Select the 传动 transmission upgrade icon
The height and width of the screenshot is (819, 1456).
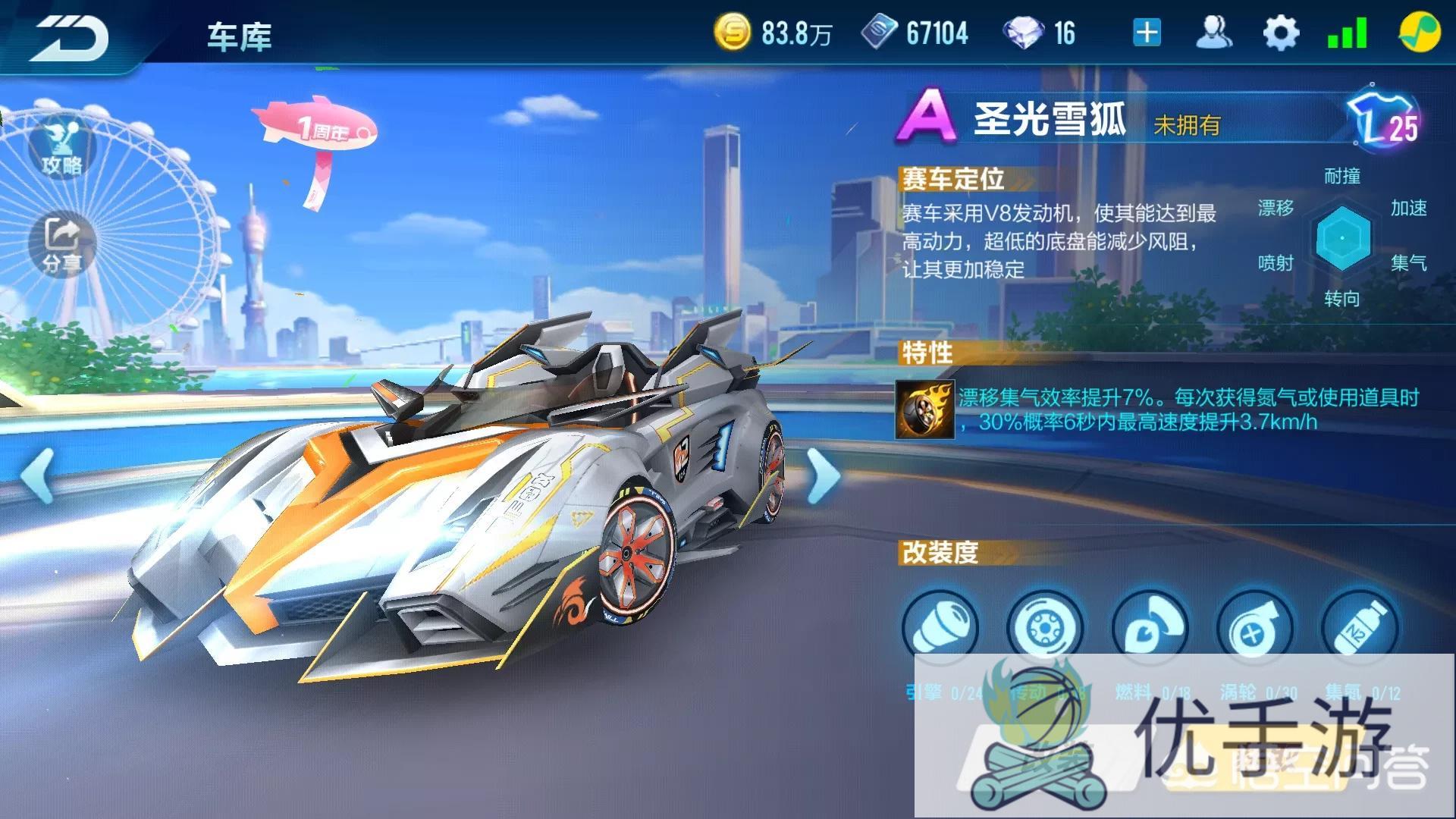(x=1045, y=628)
